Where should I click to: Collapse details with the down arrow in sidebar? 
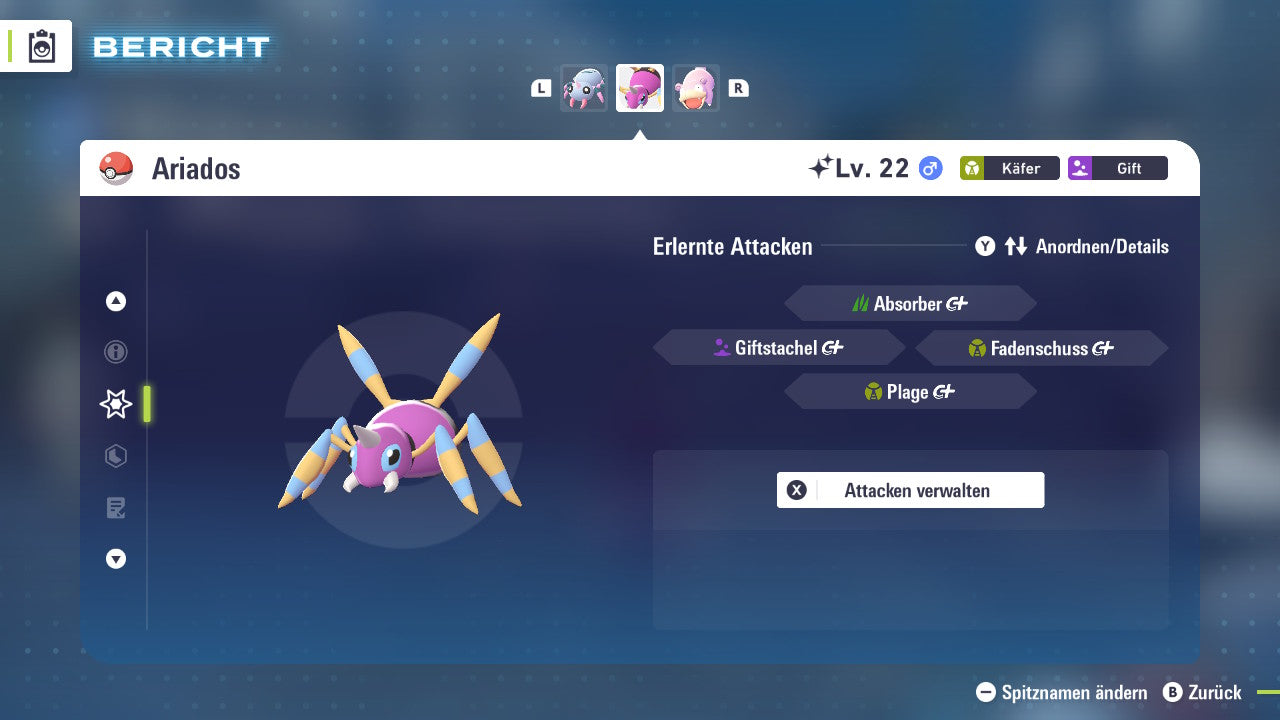click(115, 559)
